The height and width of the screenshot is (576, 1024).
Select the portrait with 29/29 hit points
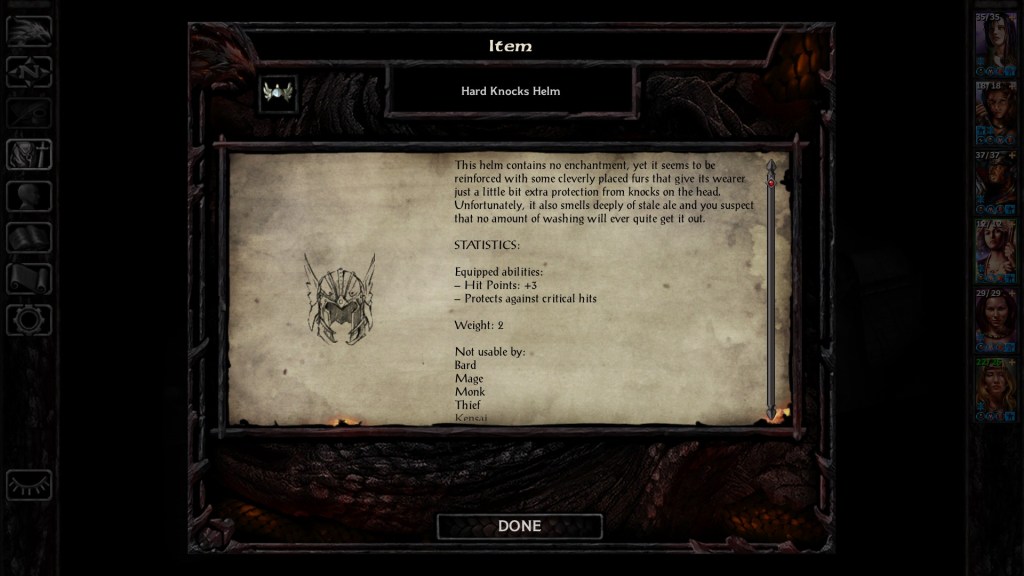995,318
